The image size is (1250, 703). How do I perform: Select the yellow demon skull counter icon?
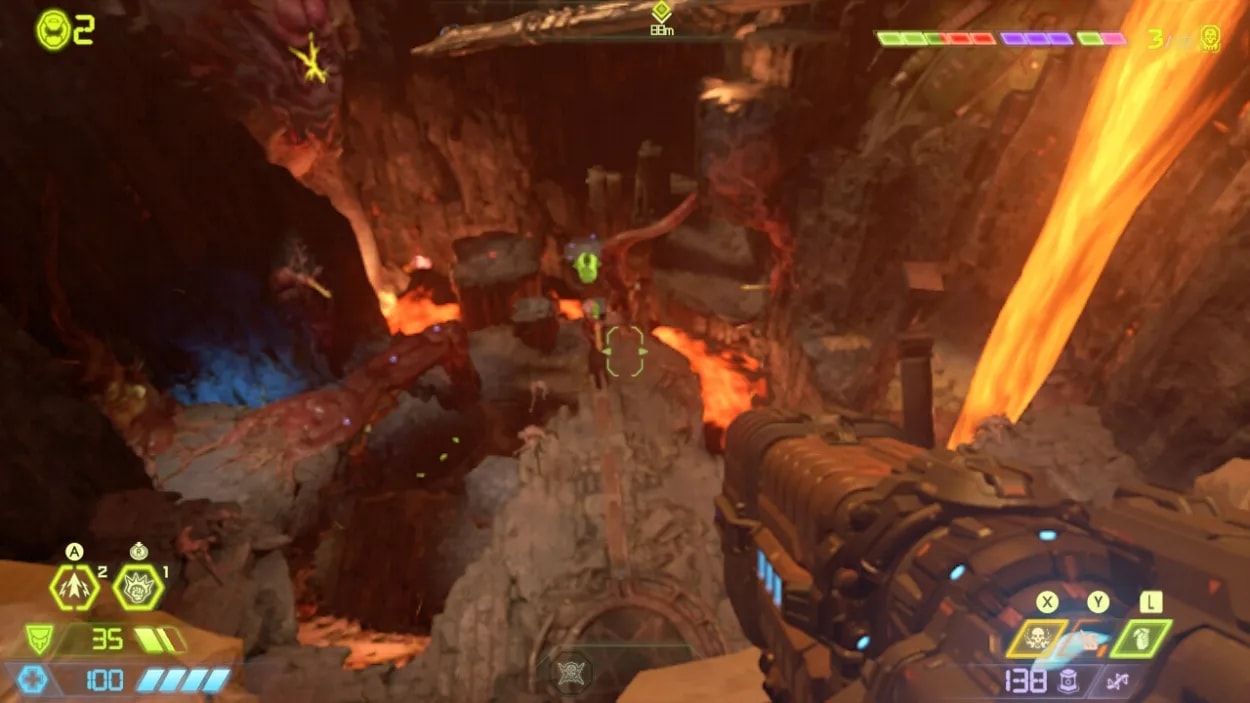(x=1209, y=39)
